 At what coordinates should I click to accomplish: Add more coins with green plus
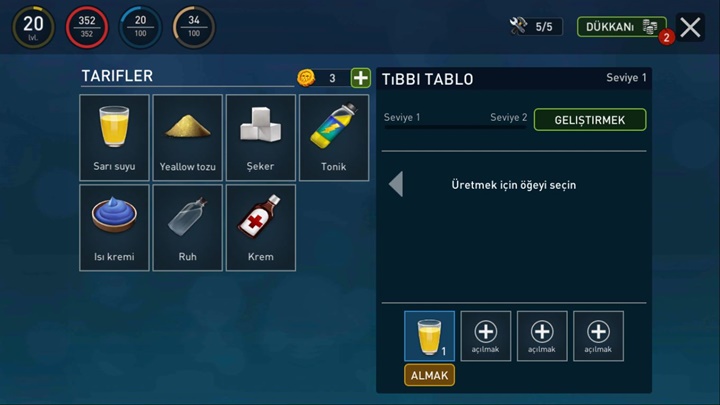(x=360, y=78)
